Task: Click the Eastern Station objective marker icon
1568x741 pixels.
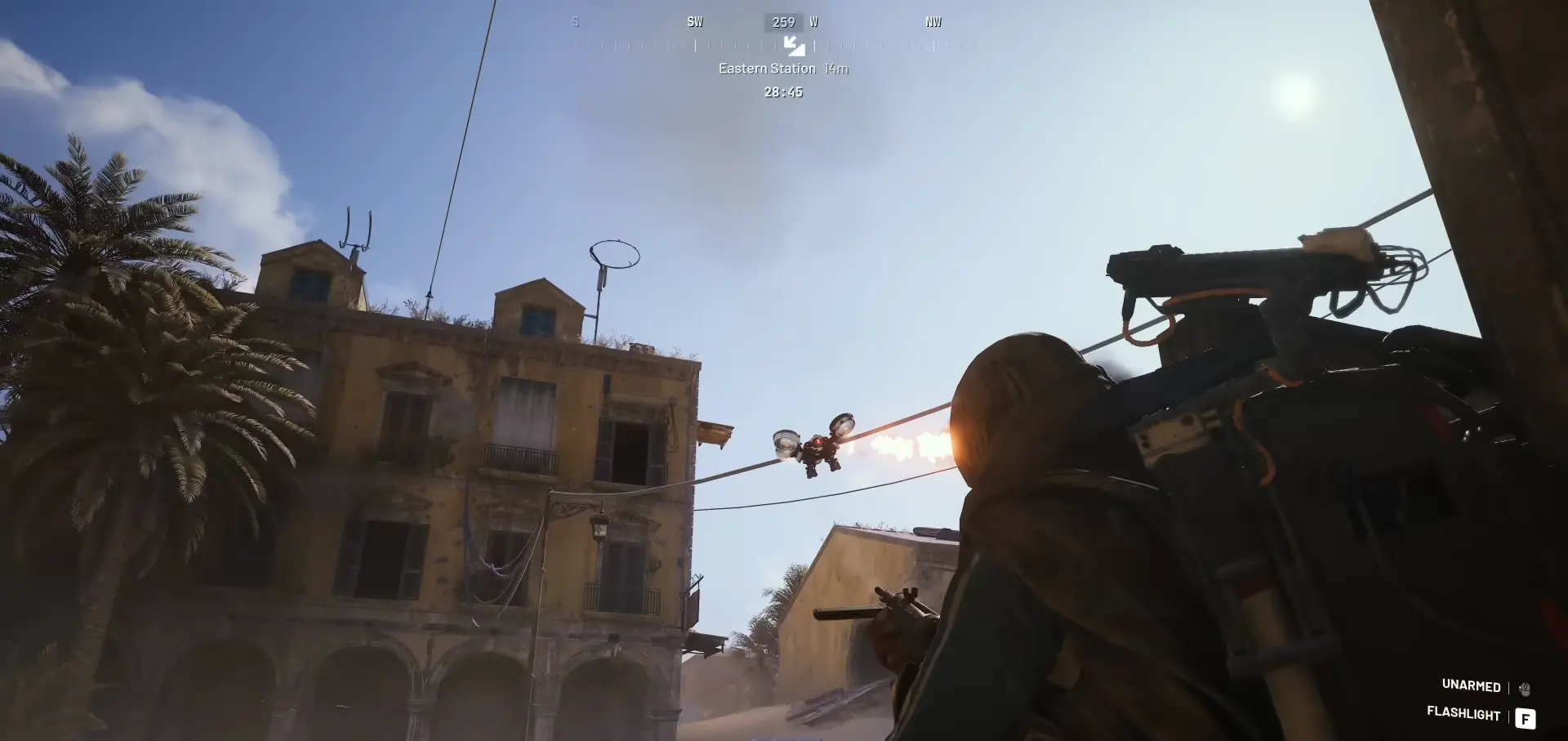Action: 794,46
